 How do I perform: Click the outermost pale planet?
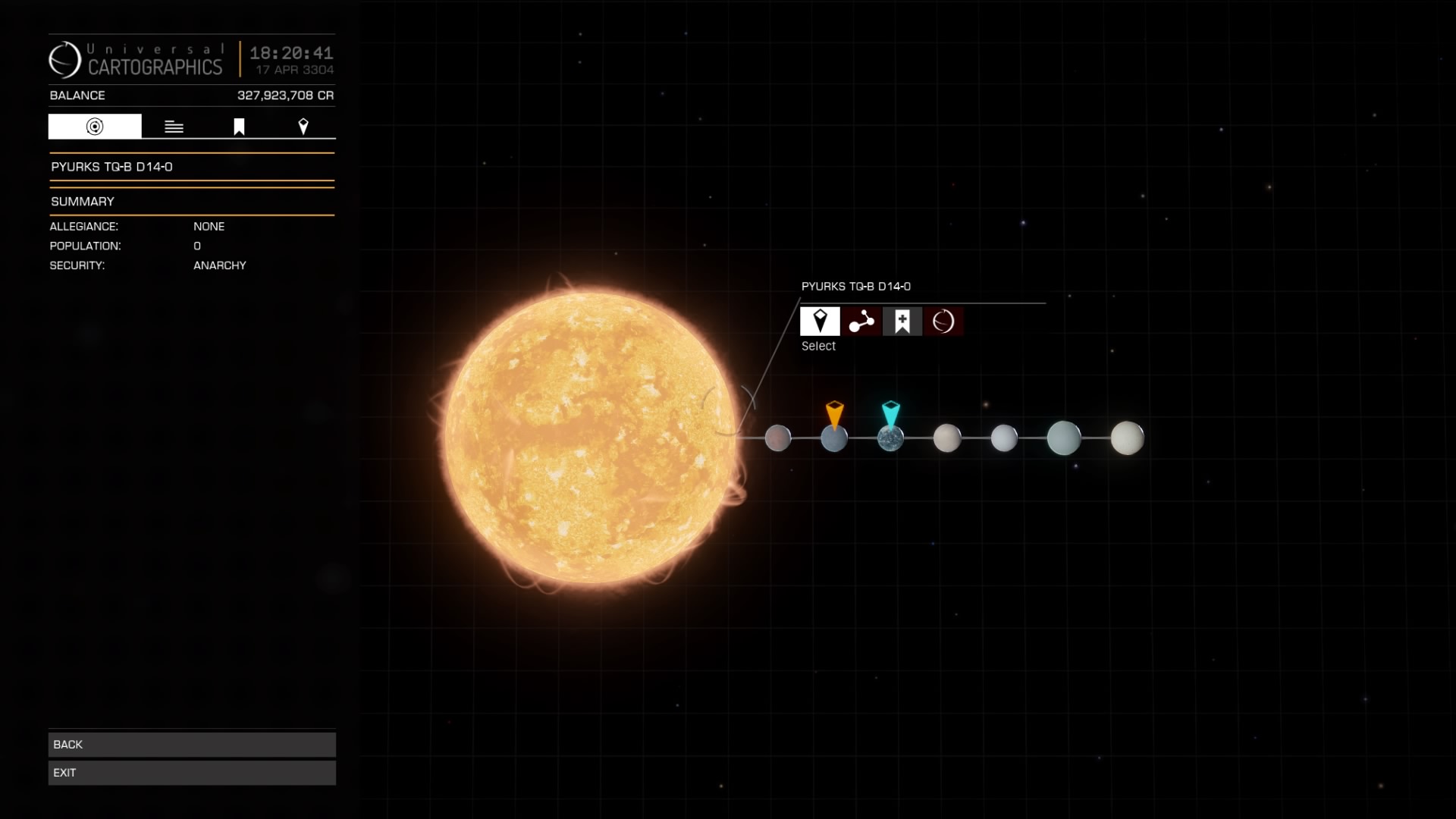tap(1127, 436)
